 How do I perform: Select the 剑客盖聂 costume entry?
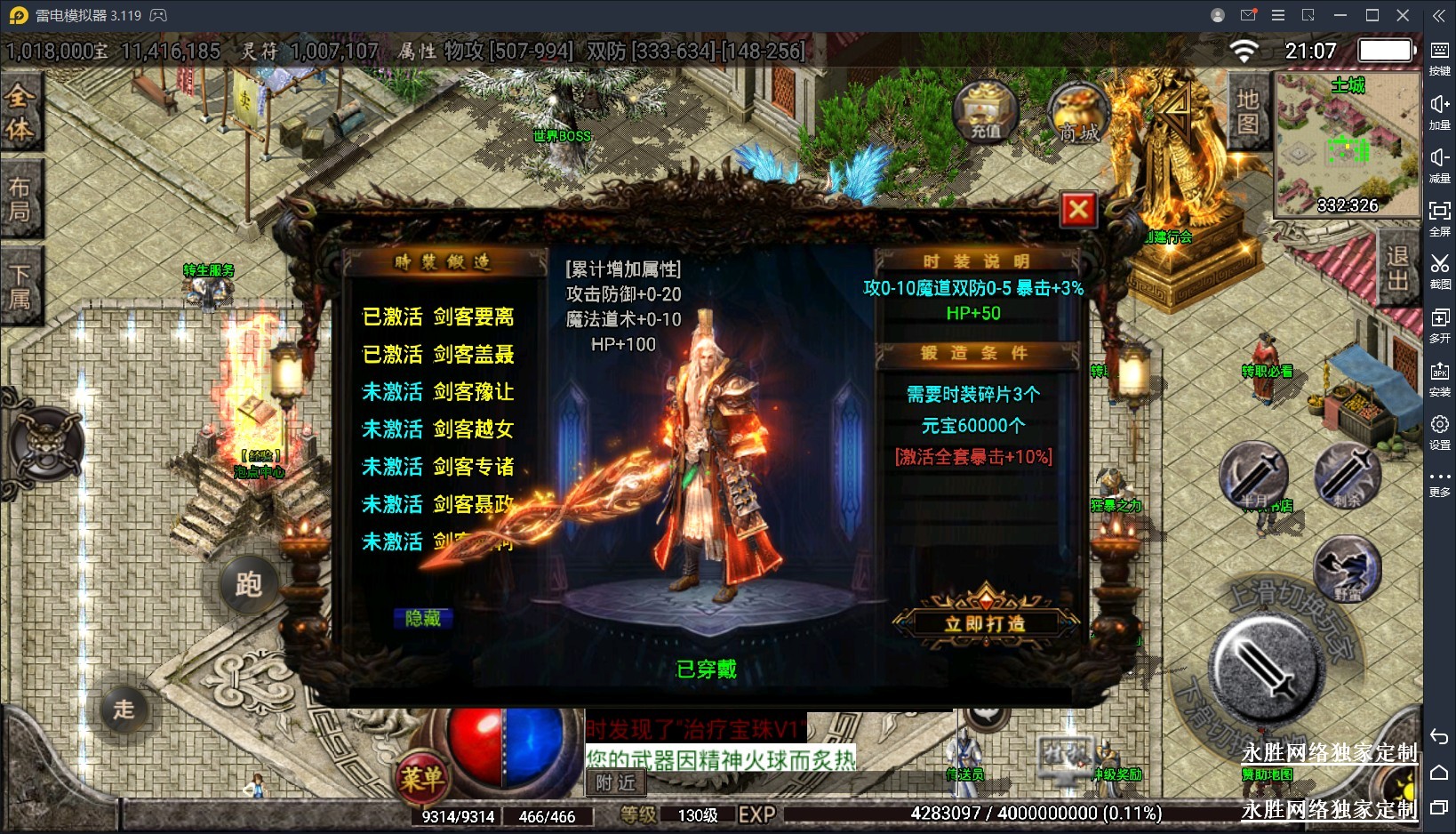tap(438, 355)
